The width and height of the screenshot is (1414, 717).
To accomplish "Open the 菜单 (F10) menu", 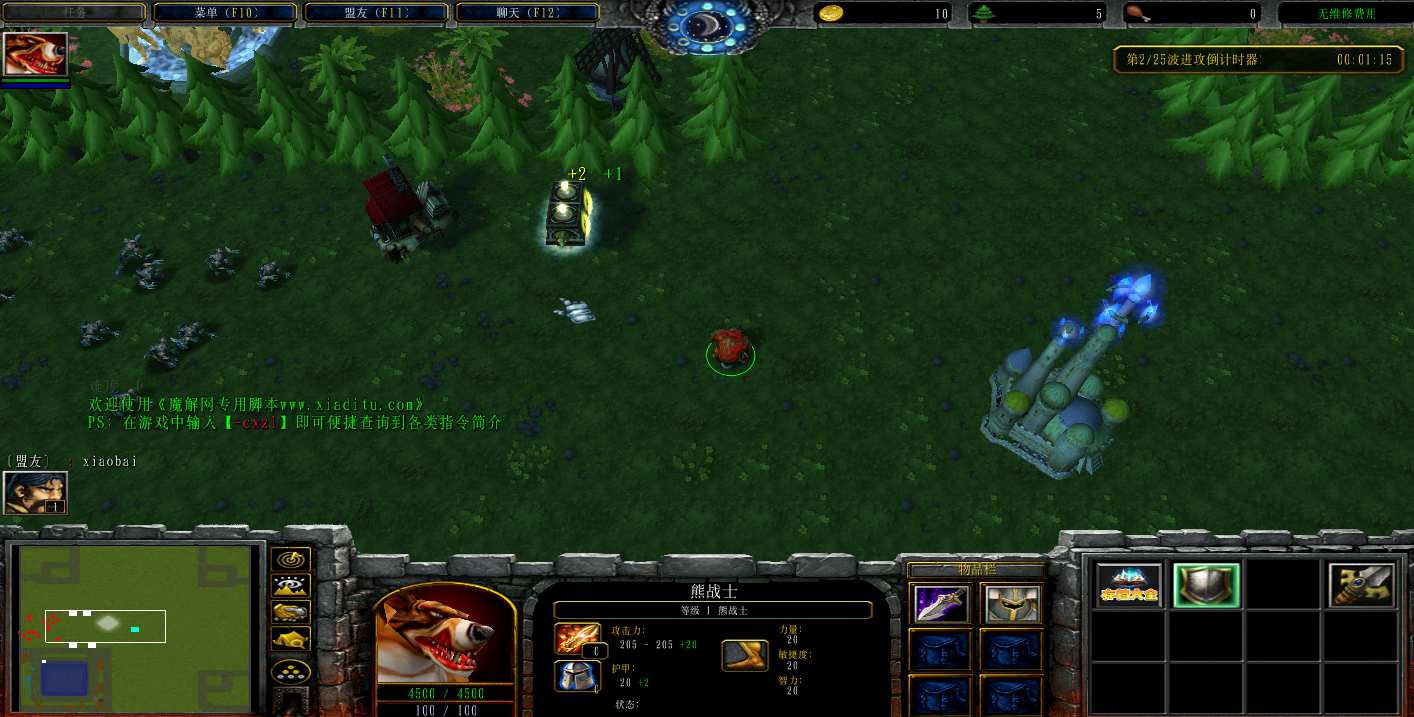I will [225, 13].
